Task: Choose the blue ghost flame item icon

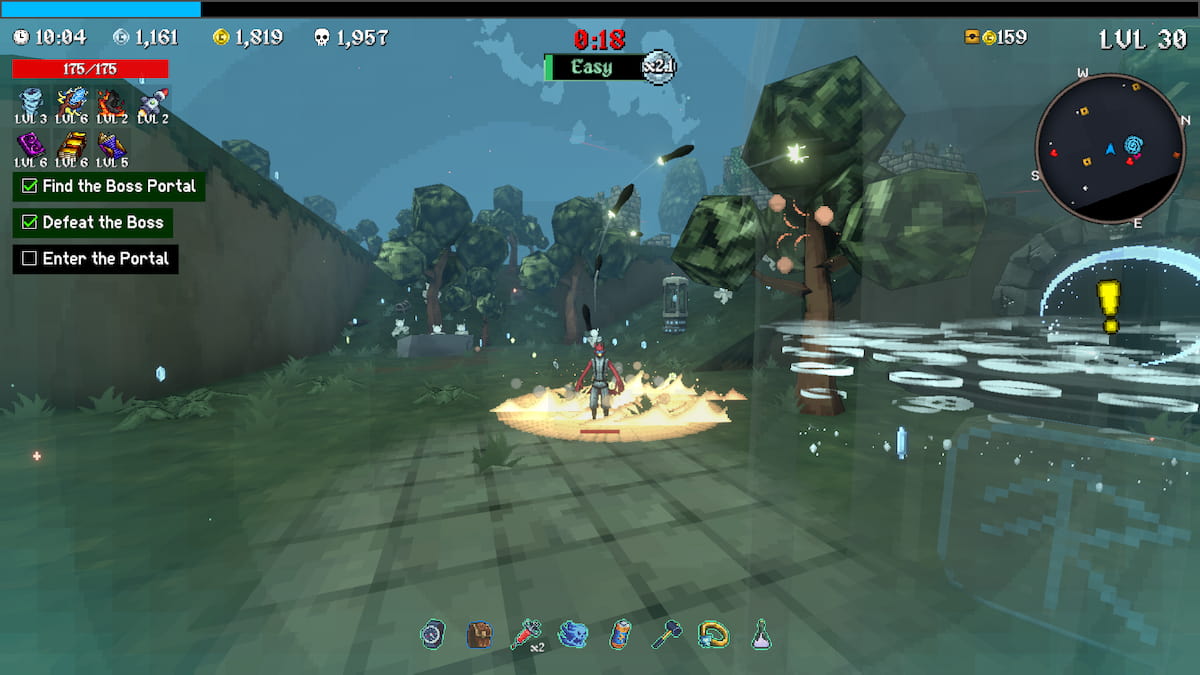Action: pyautogui.click(x=573, y=634)
